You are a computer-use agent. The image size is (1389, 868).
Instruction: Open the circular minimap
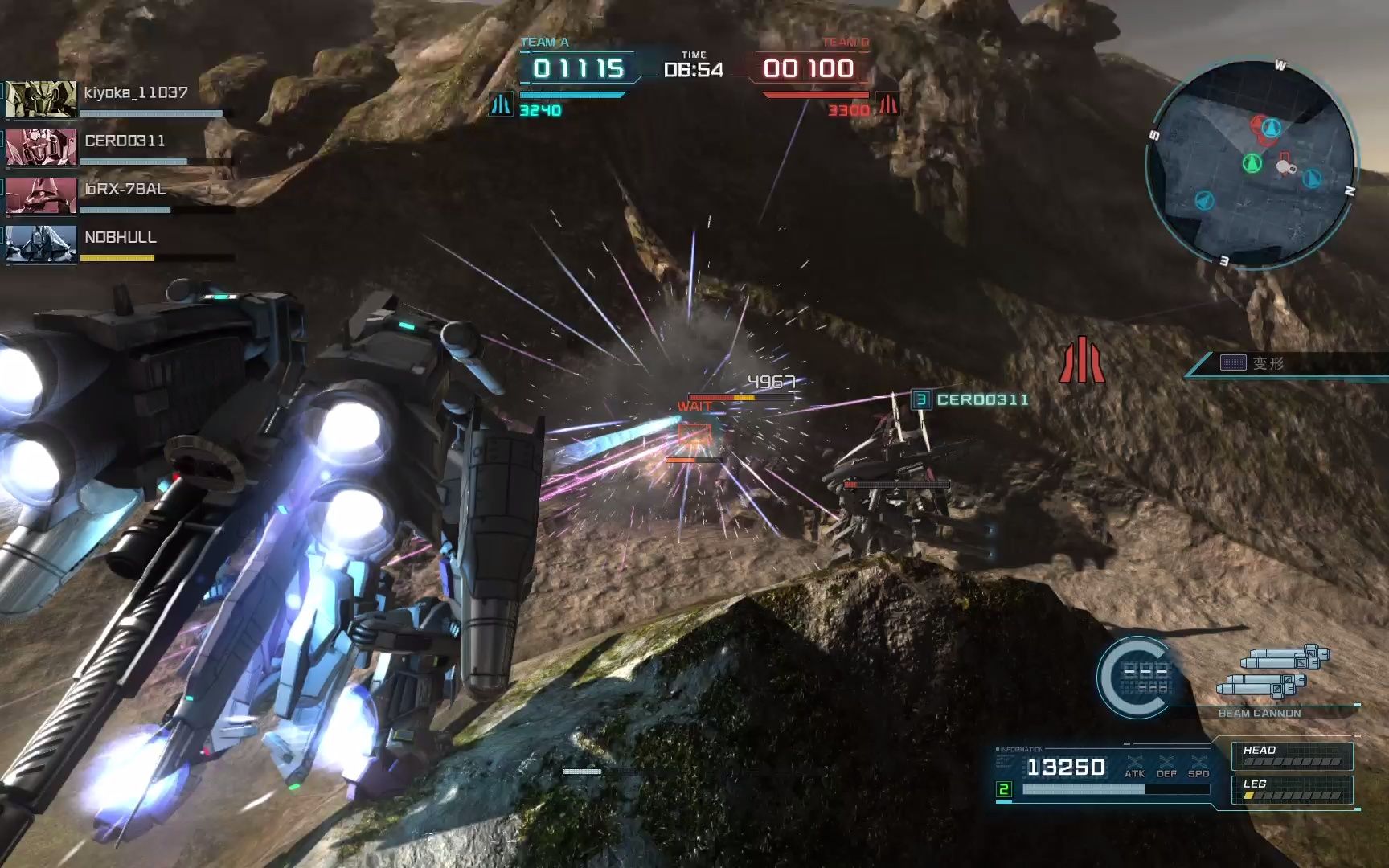point(1251,163)
